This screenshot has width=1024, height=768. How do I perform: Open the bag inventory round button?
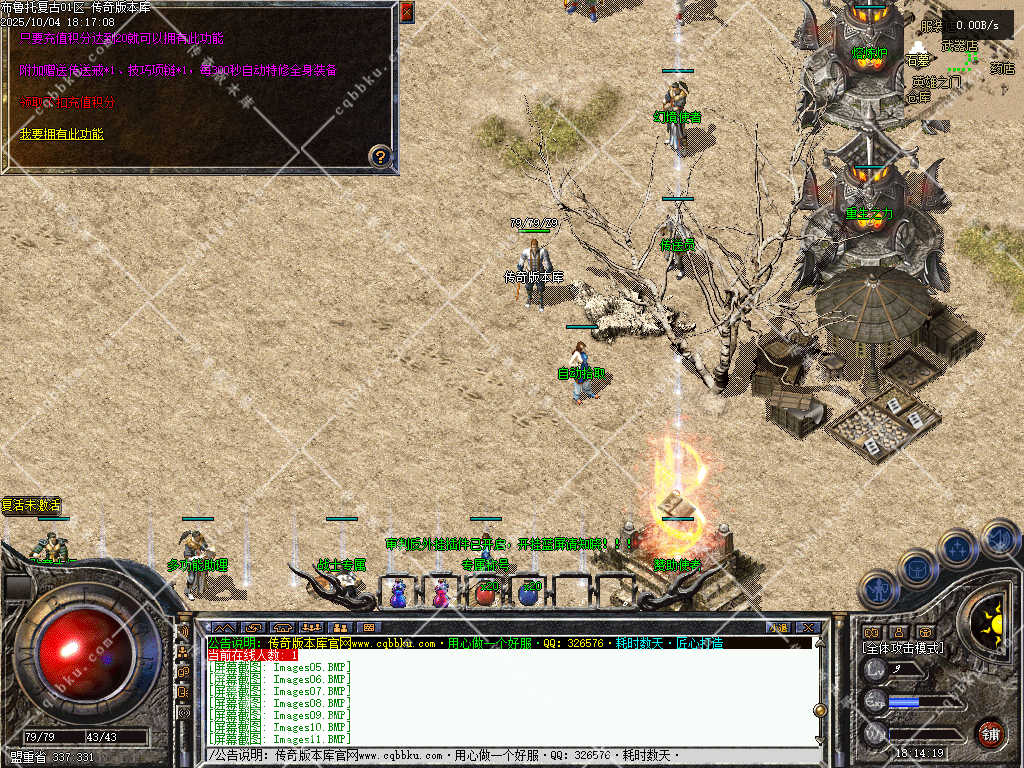[917, 569]
